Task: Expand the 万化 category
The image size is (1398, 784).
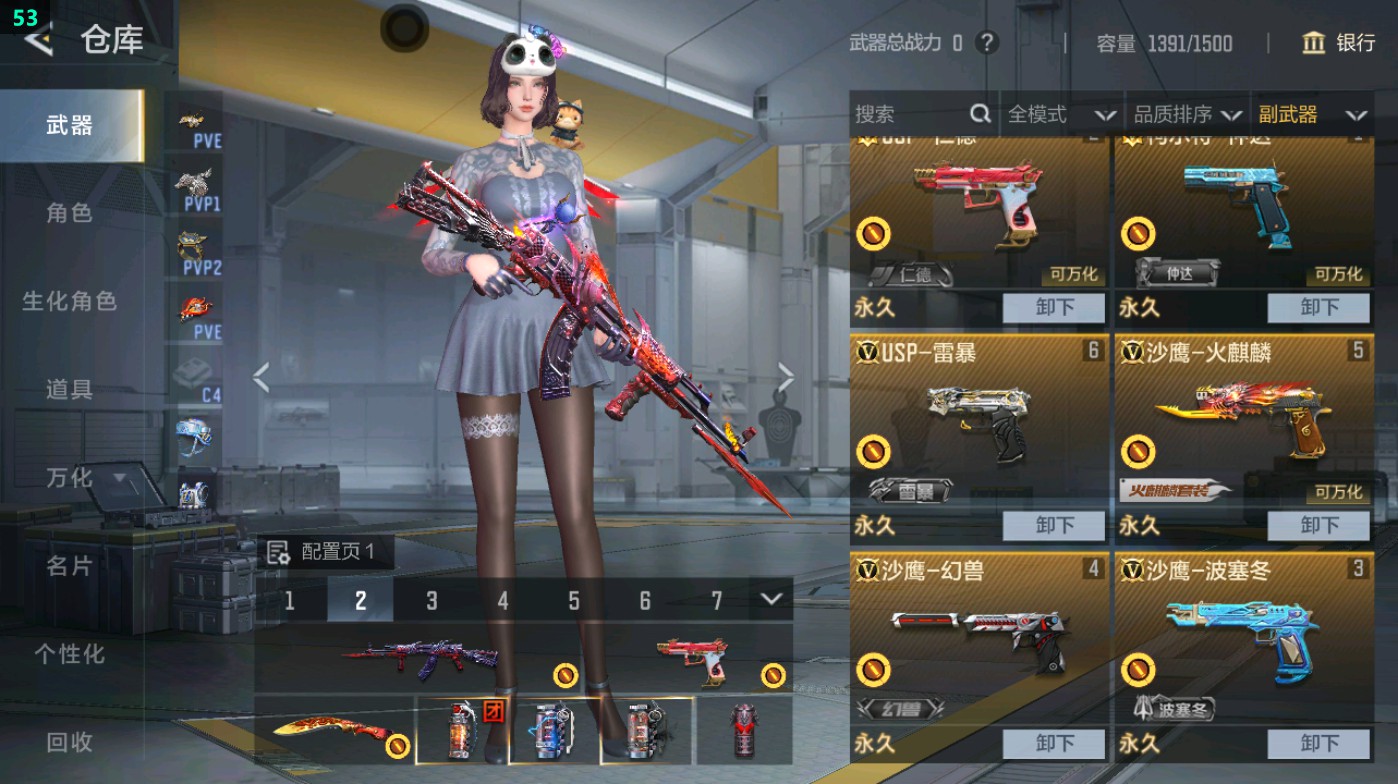Action: point(84,478)
